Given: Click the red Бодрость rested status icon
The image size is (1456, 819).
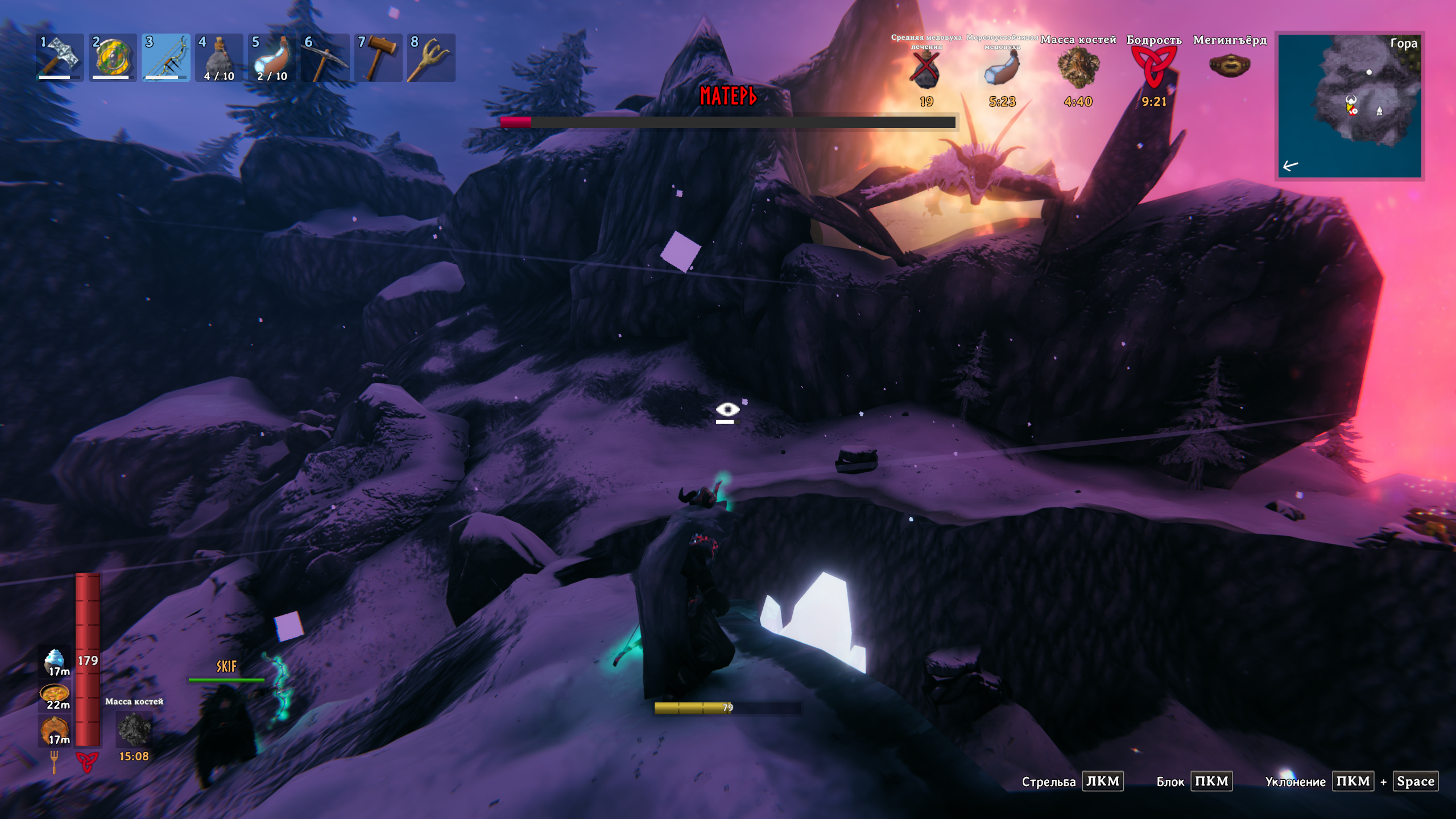Looking at the screenshot, I should tap(1153, 67).
